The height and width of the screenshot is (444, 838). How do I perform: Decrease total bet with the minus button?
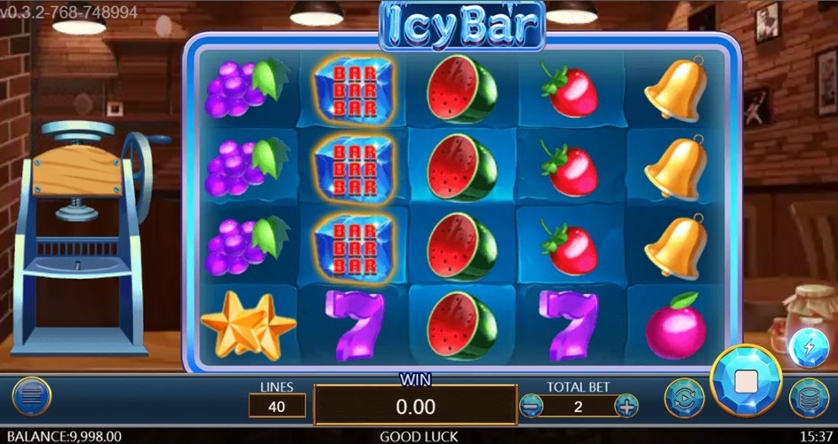[x=532, y=406]
